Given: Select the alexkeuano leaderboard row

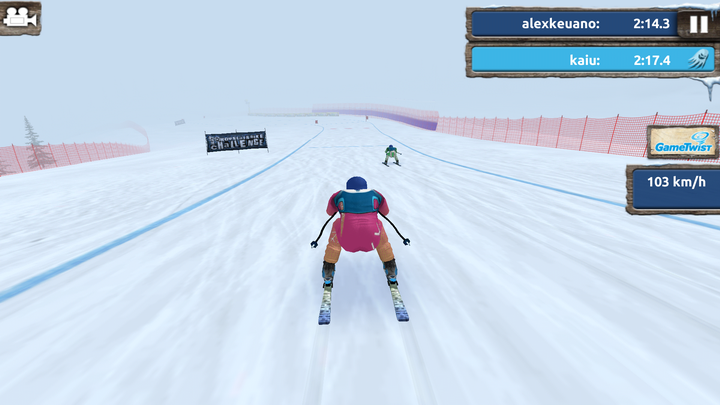Looking at the screenshot, I should (575, 22).
